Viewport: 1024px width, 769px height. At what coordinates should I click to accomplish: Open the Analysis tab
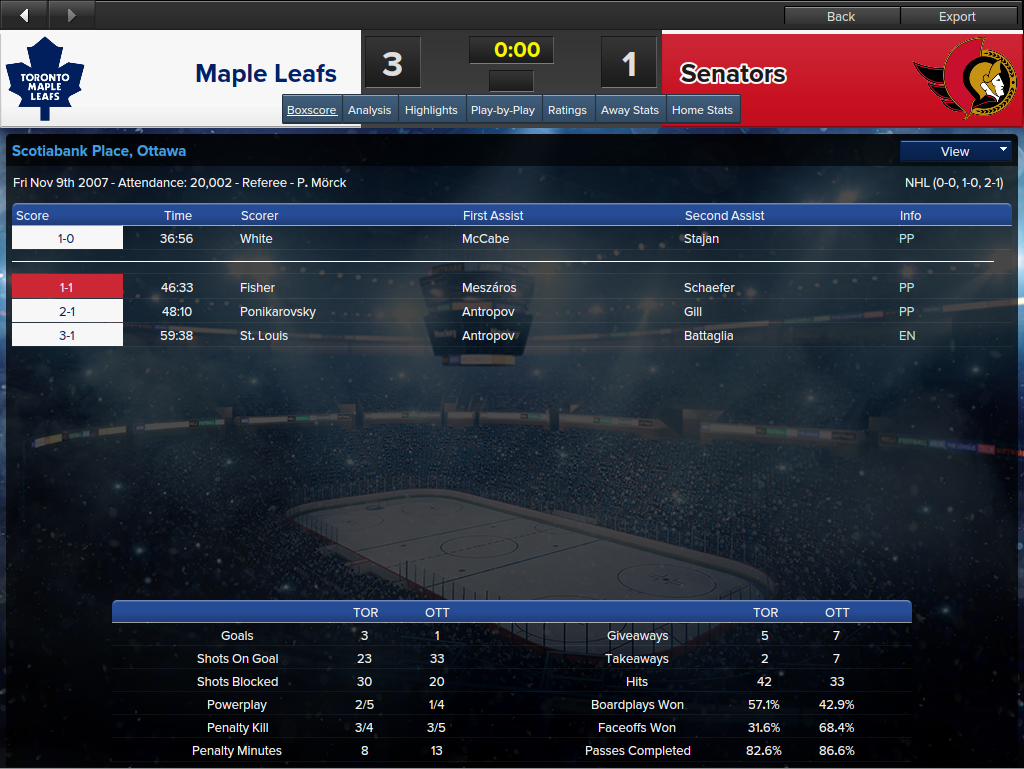point(369,110)
